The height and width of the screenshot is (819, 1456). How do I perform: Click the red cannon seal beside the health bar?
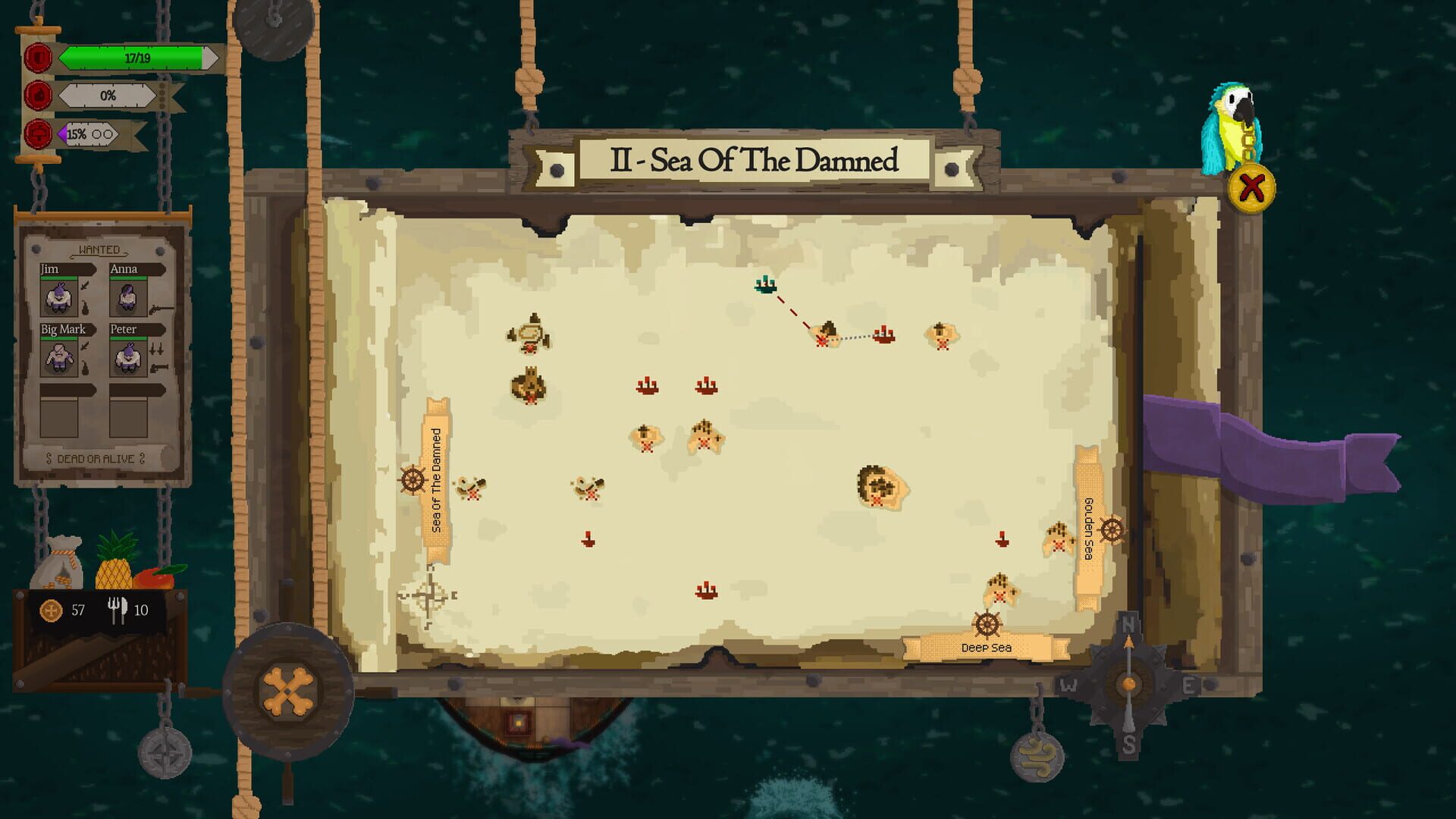pyautogui.click(x=38, y=58)
